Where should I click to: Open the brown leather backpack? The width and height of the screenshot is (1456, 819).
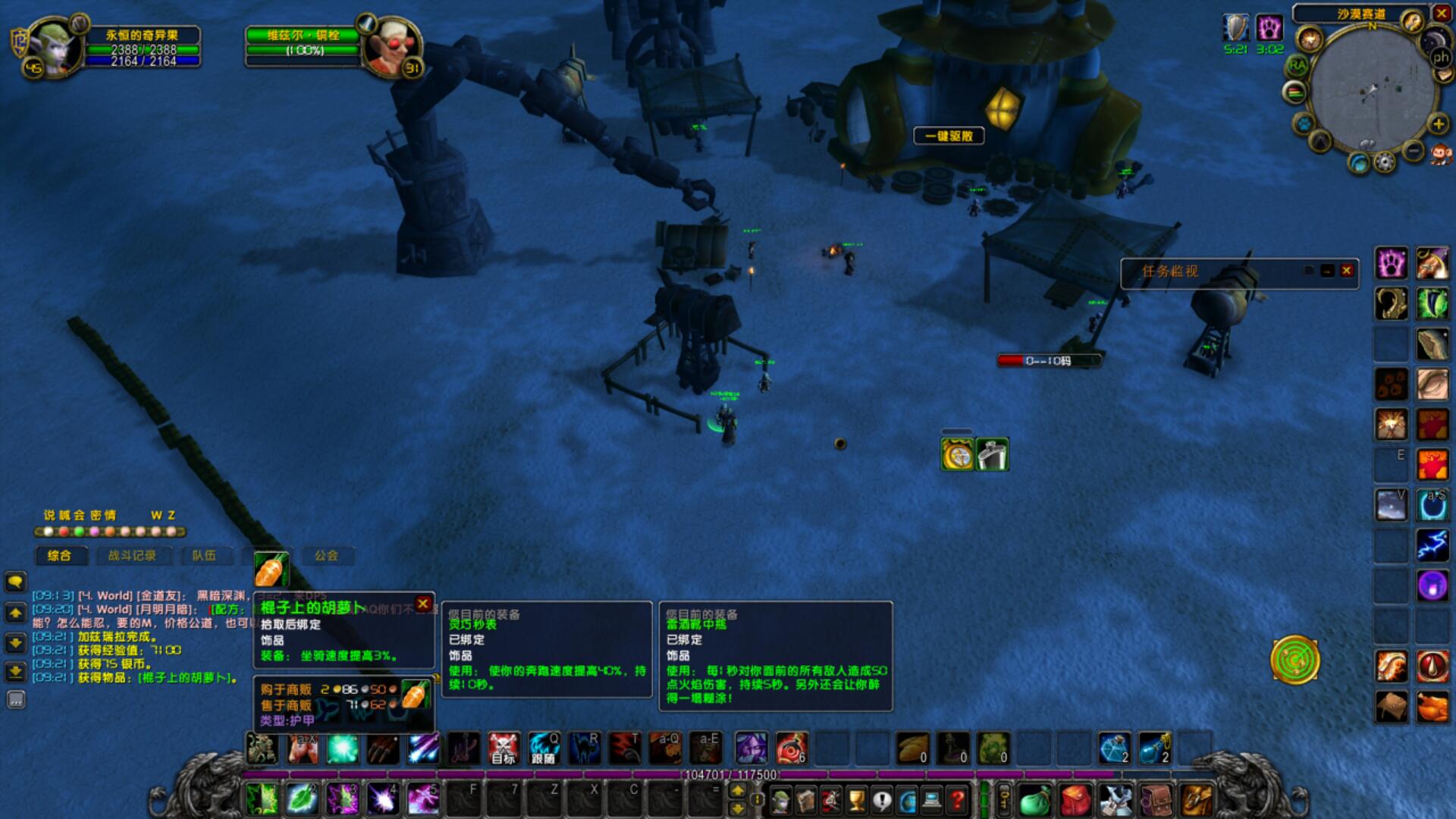1155,800
